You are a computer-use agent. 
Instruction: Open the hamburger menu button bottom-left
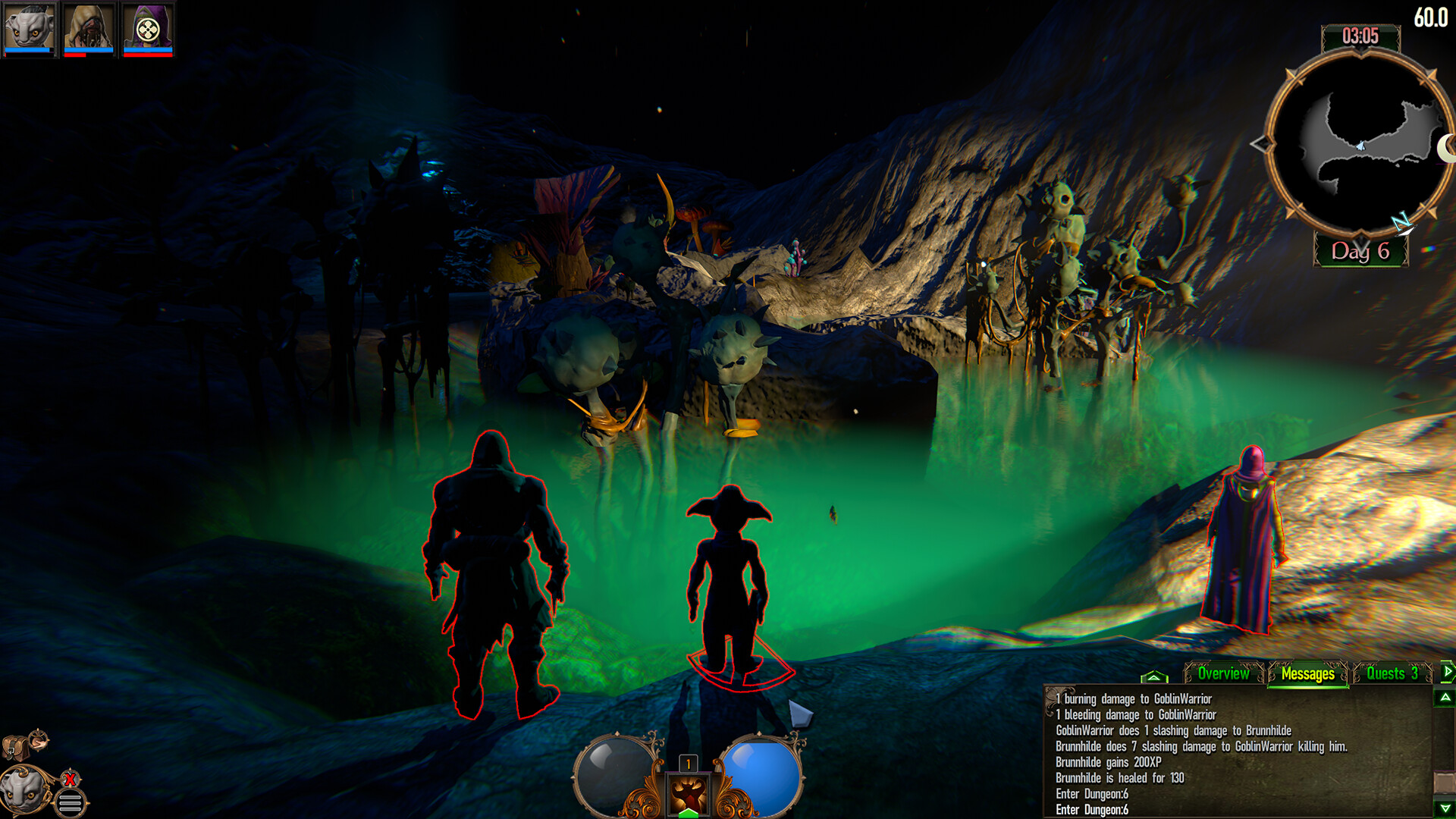(70, 802)
